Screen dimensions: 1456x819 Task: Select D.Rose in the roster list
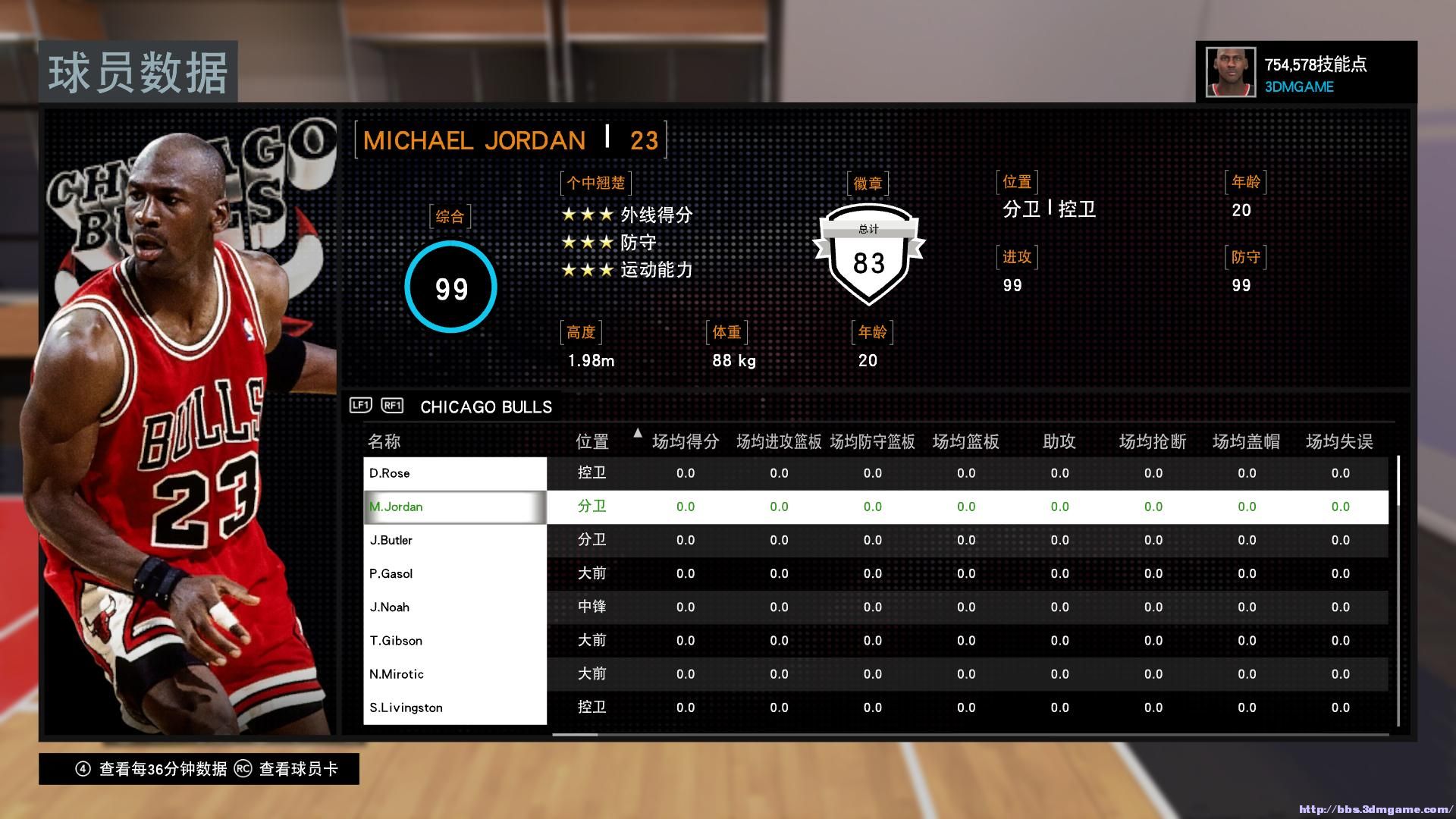coord(454,473)
